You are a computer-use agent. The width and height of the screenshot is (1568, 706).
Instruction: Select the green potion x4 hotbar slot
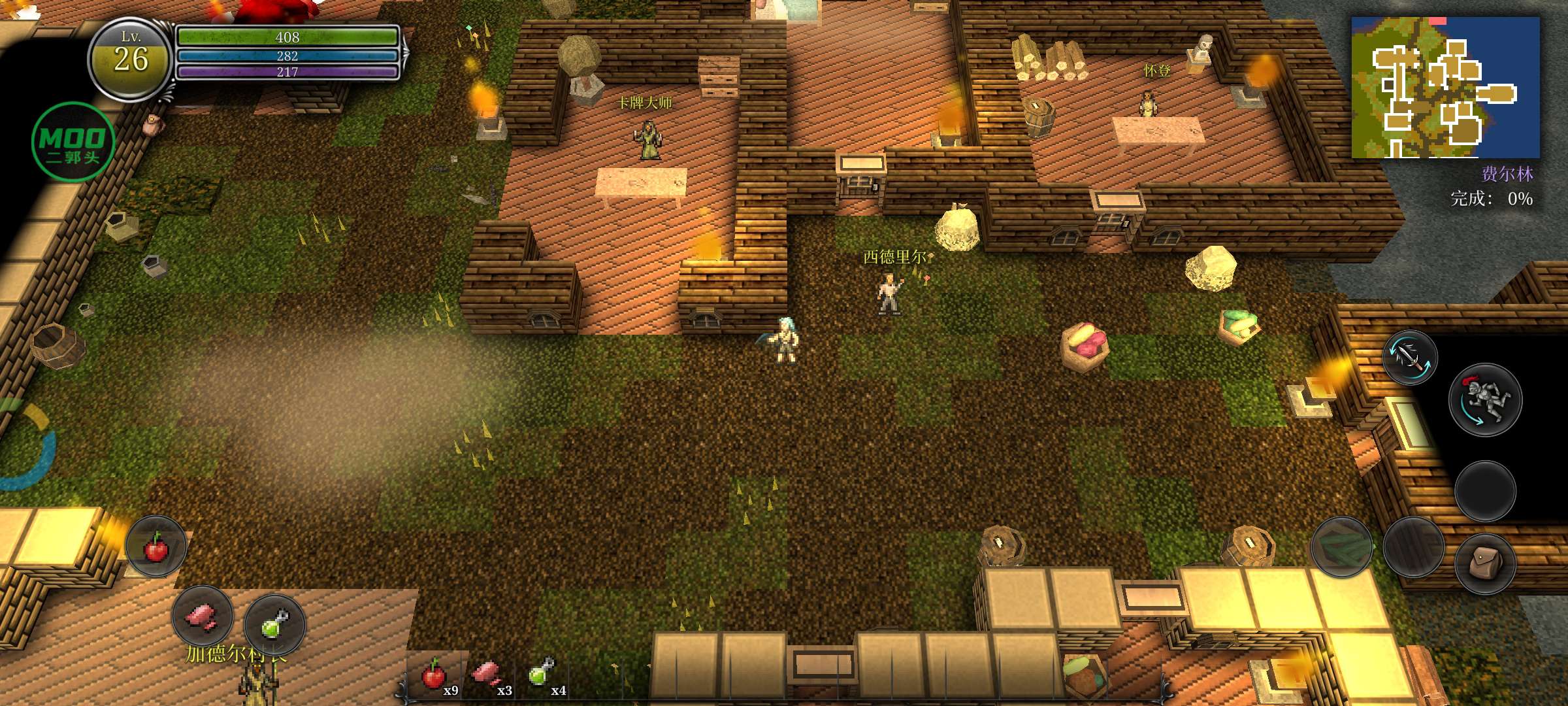pyautogui.click(x=544, y=676)
